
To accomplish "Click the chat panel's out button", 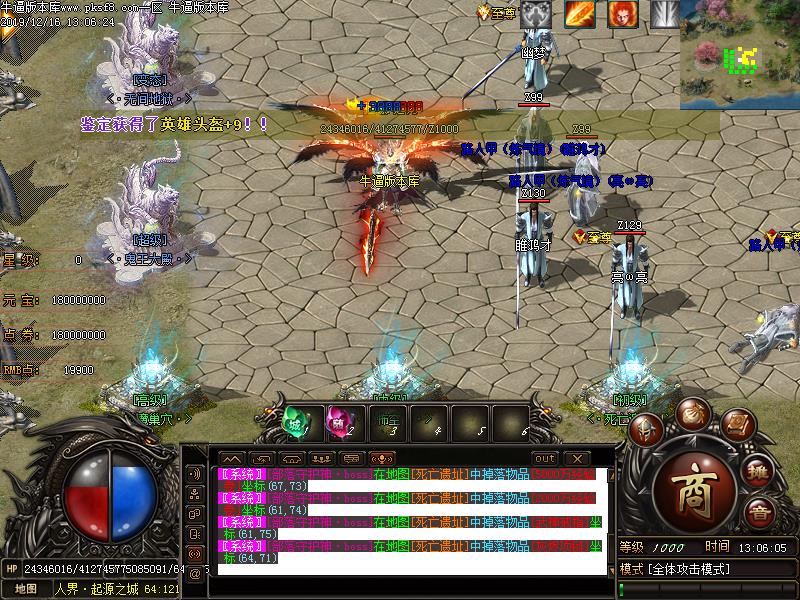I will click(544, 458).
